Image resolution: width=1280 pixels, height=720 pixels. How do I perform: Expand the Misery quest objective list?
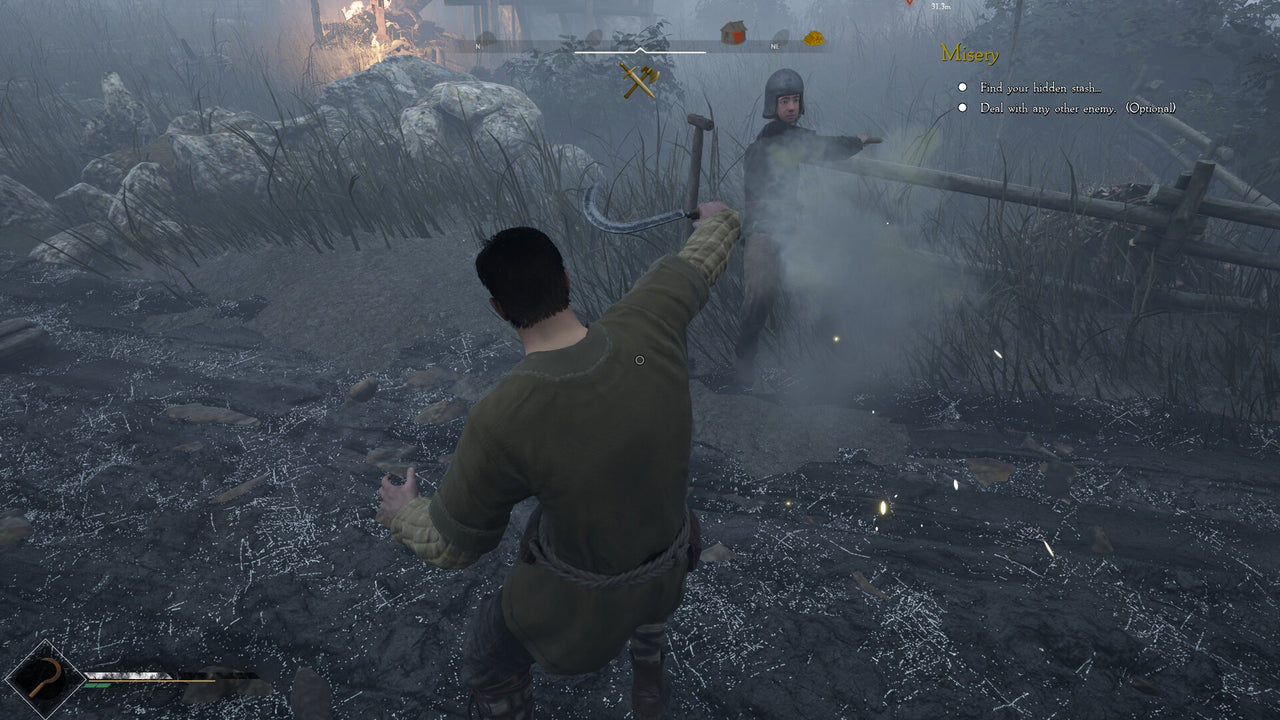pos(968,53)
